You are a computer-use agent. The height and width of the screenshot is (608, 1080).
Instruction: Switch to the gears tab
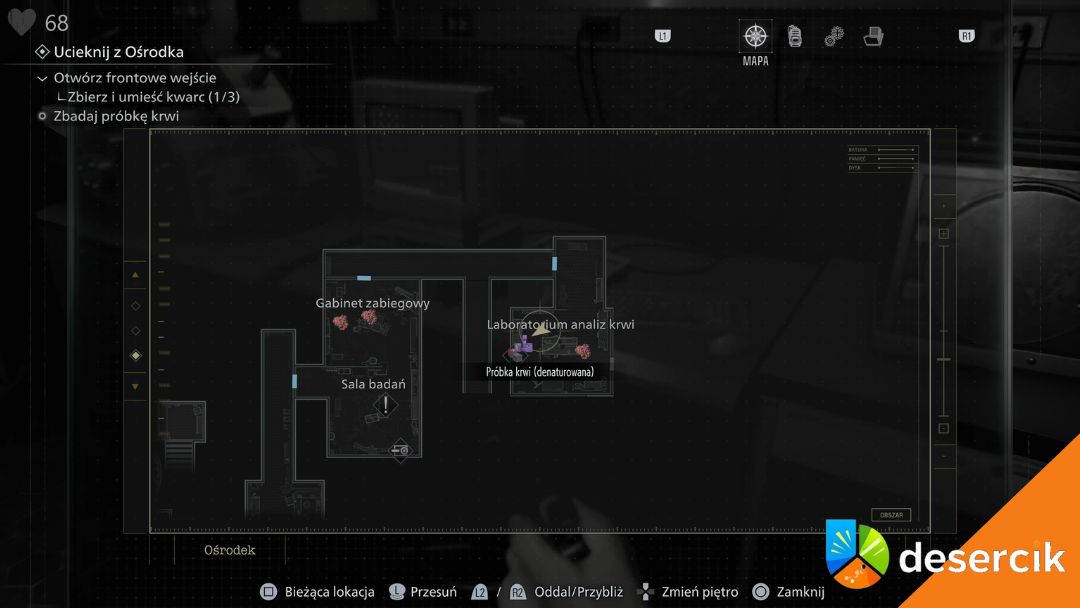(x=834, y=37)
